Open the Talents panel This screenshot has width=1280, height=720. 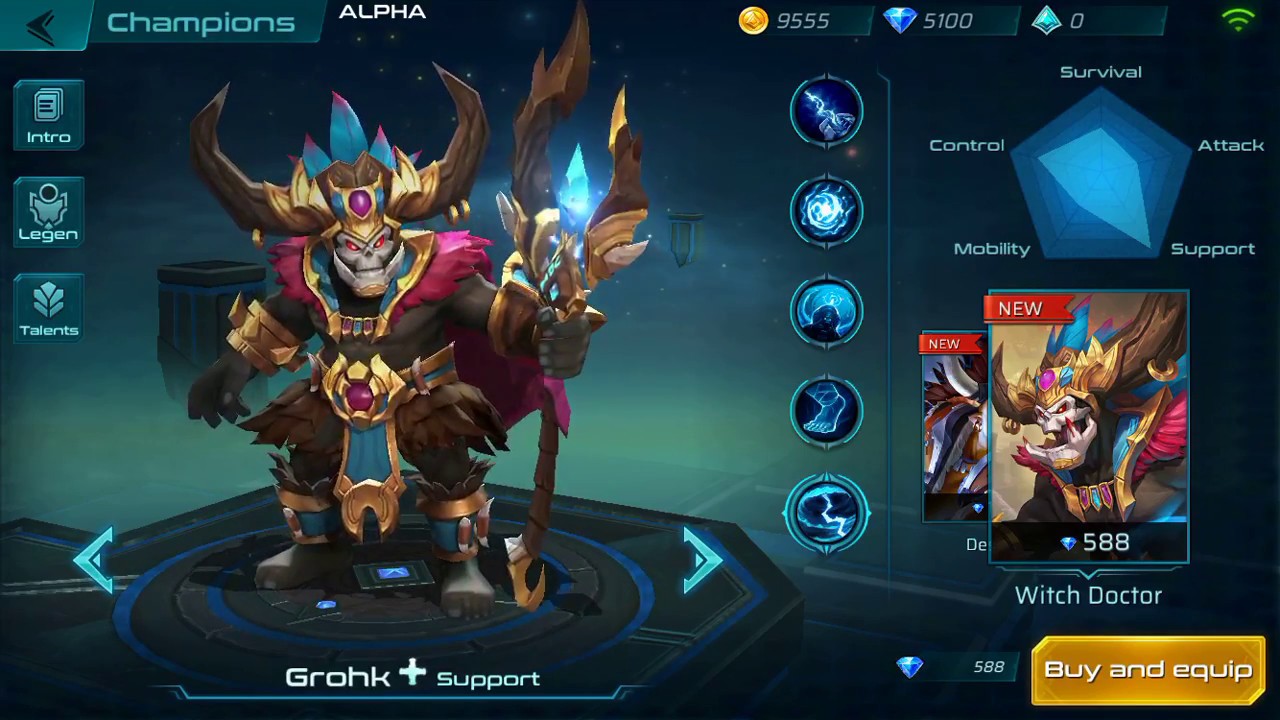tap(49, 309)
